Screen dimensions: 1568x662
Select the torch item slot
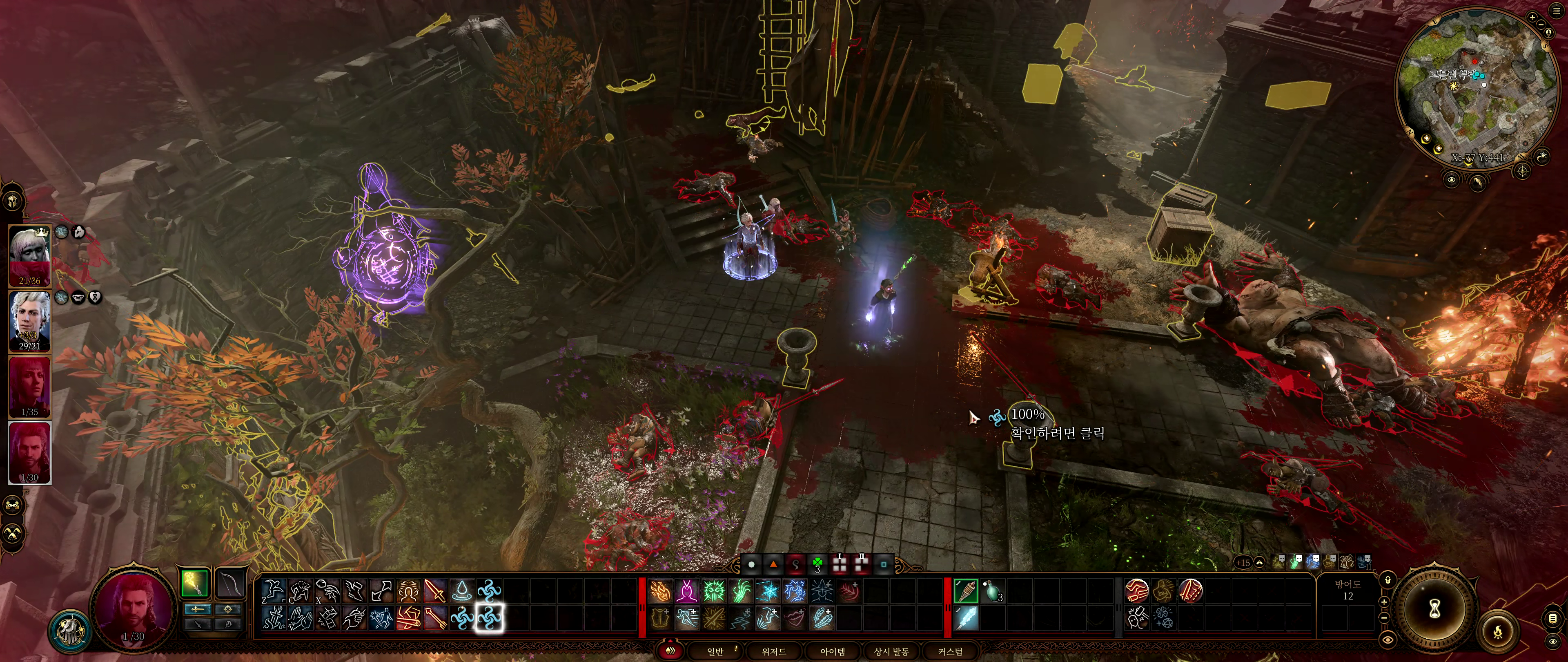[x=966, y=591]
